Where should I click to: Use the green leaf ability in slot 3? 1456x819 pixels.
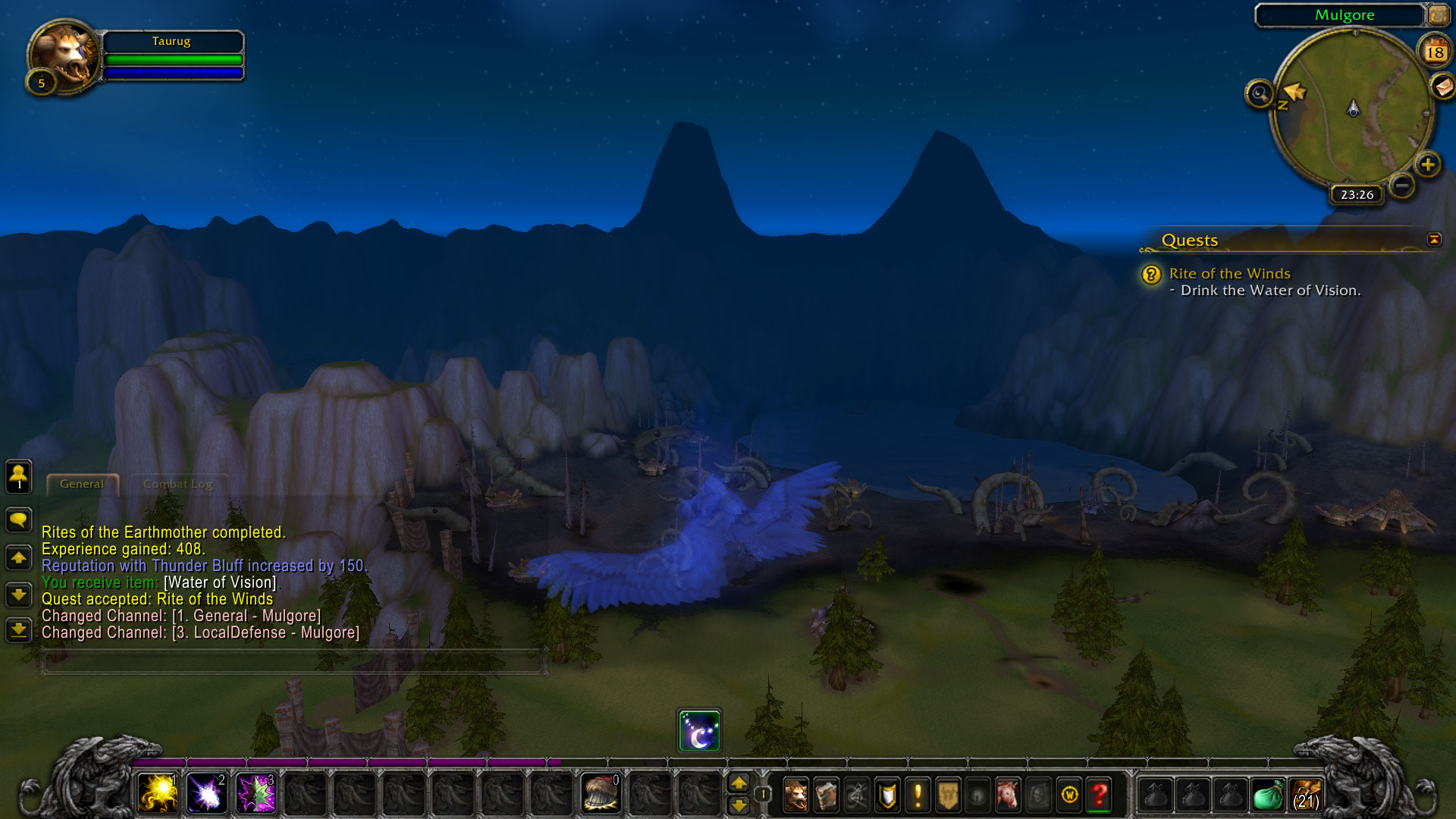pos(256,794)
